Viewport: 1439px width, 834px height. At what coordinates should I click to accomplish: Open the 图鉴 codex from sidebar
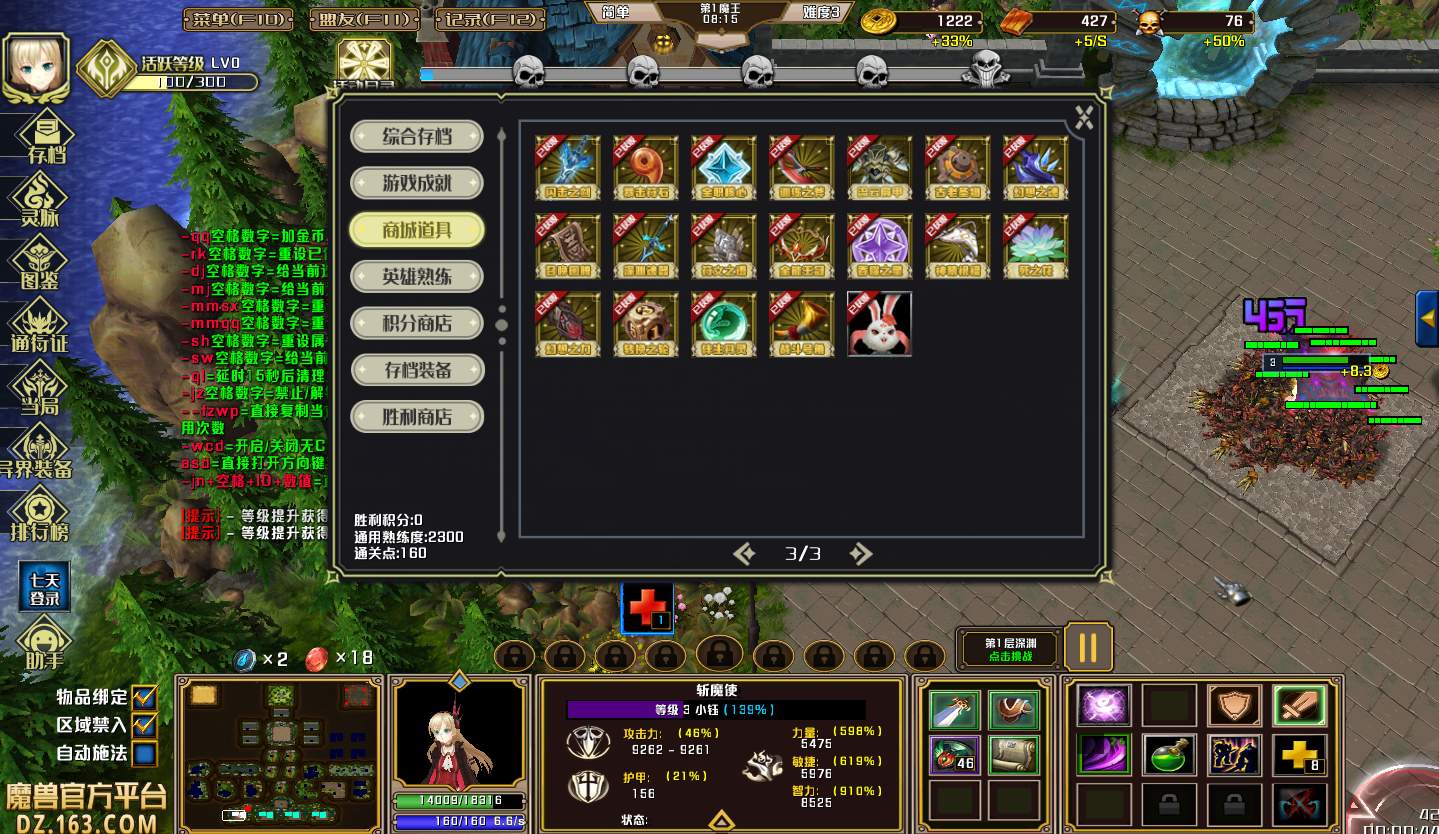coord(39,265)
